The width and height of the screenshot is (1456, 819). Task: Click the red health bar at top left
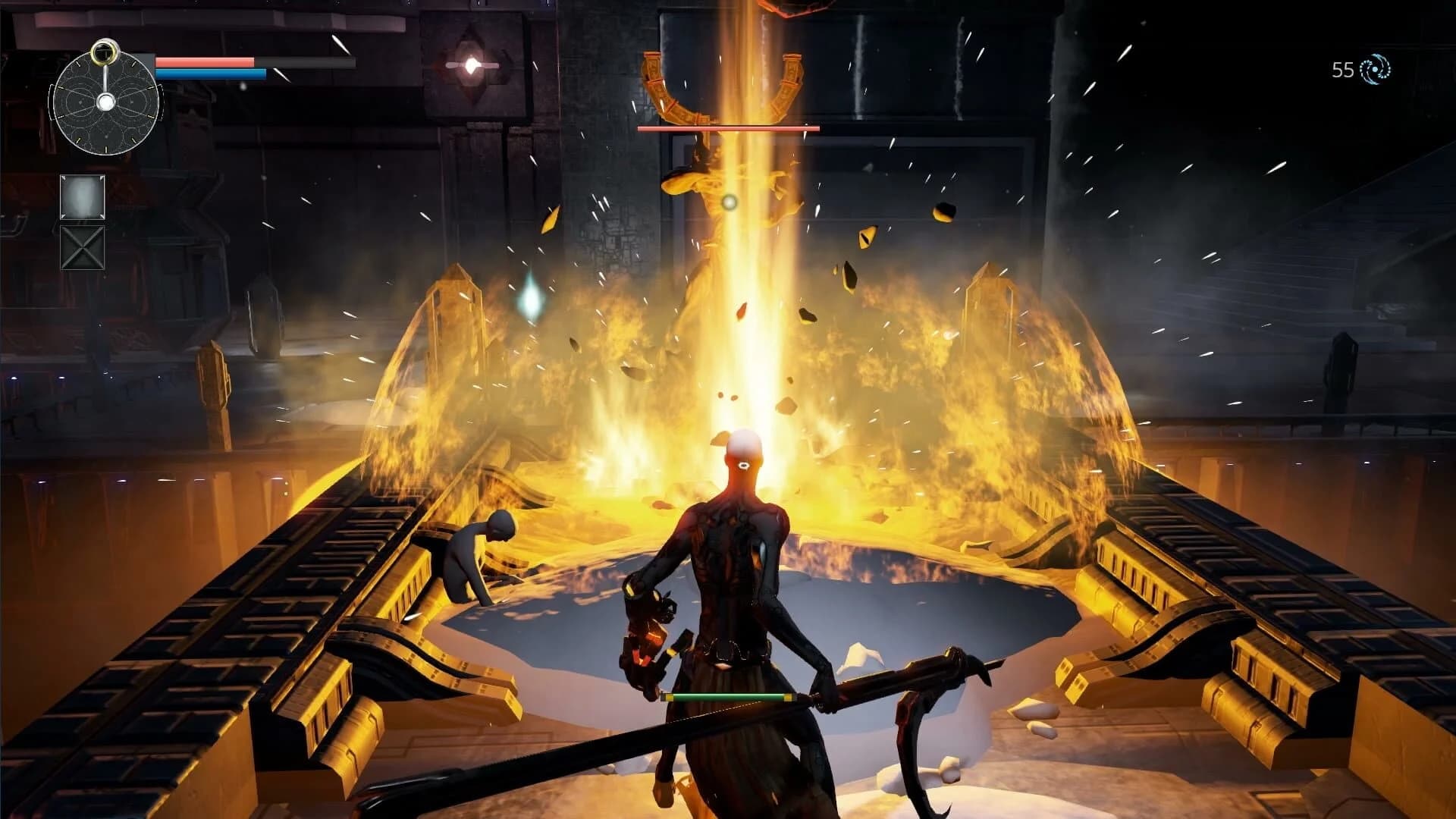(x=205, y=62)
